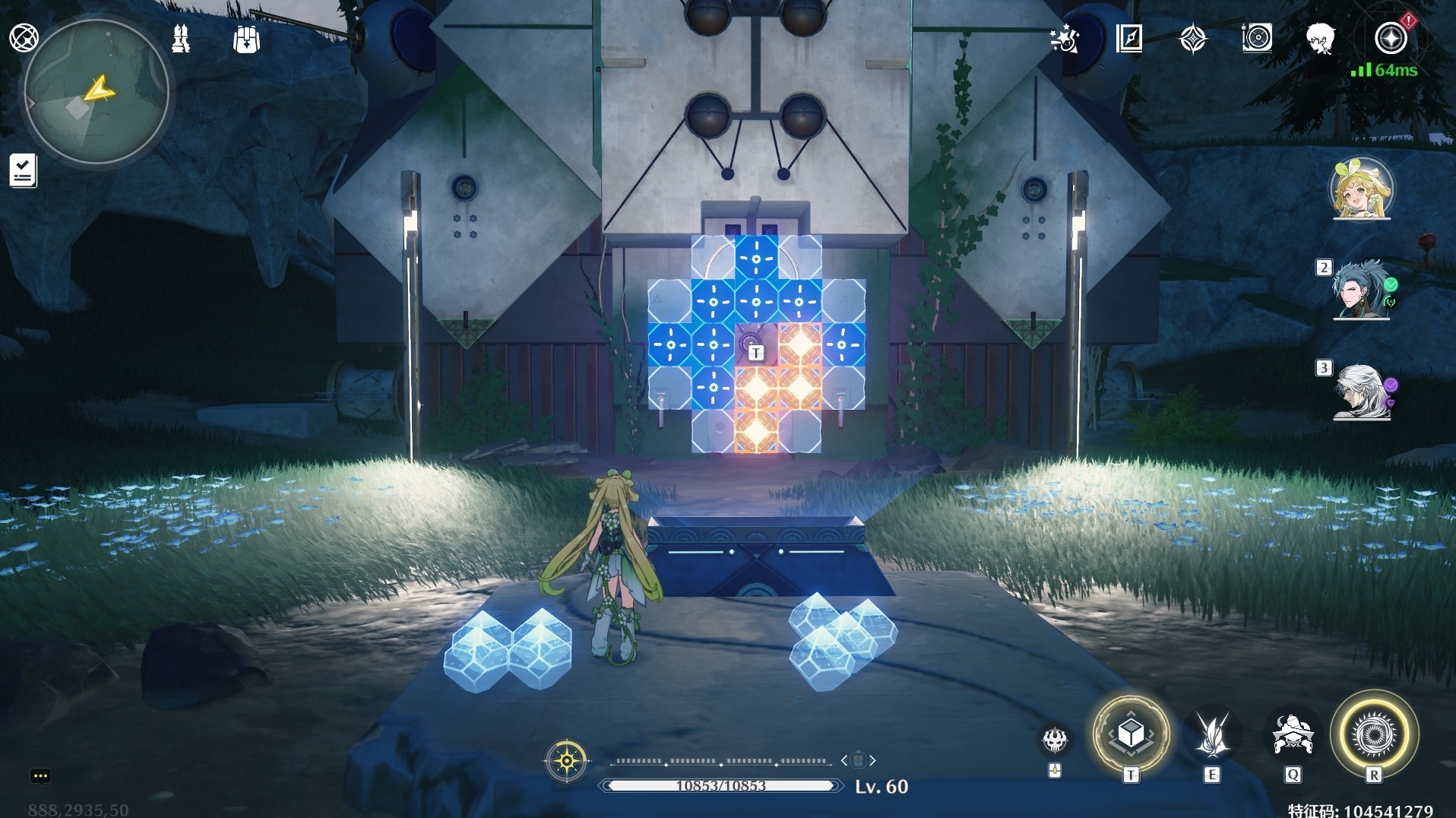
Task: Open the circular terminal menu icon
Action: 24,37
